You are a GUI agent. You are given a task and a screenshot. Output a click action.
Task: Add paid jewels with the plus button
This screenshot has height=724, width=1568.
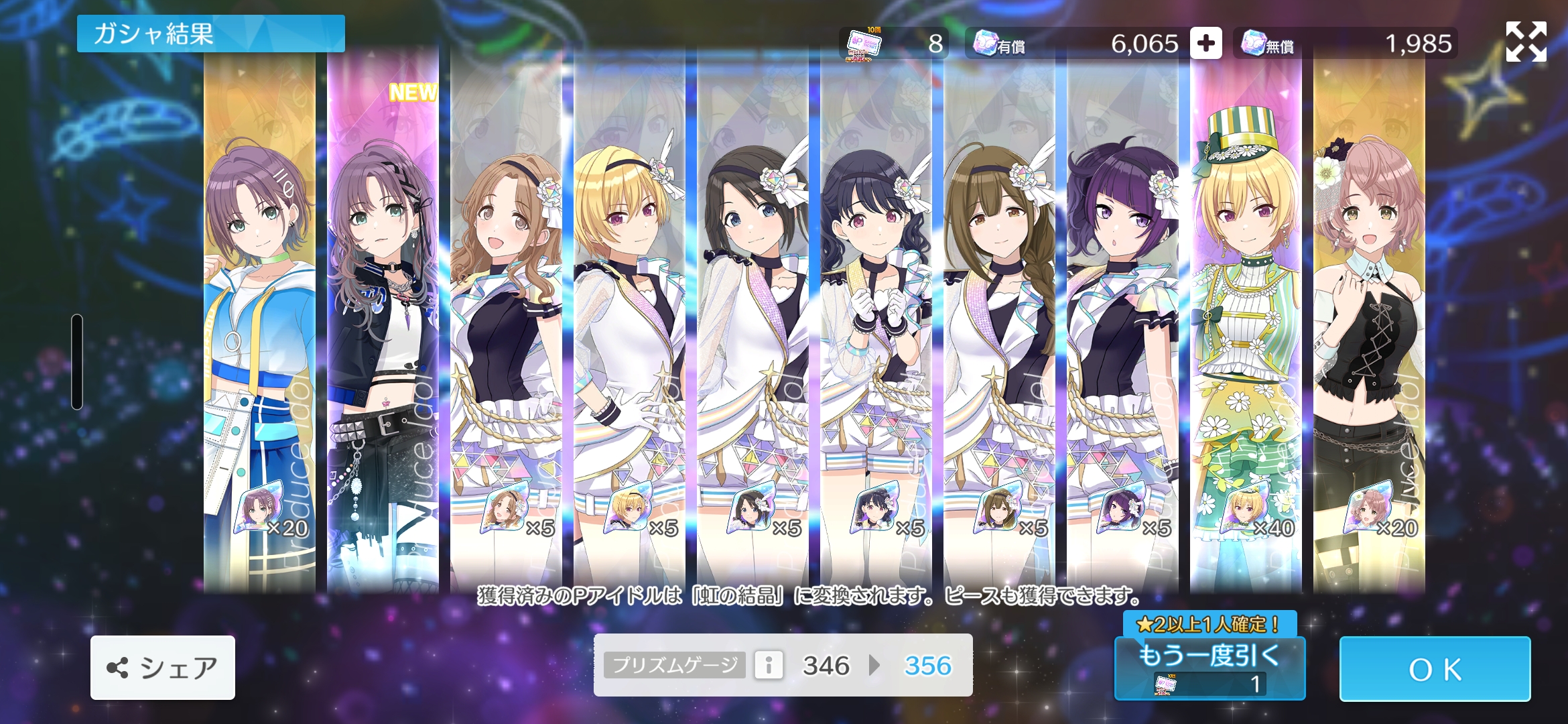1205,44
